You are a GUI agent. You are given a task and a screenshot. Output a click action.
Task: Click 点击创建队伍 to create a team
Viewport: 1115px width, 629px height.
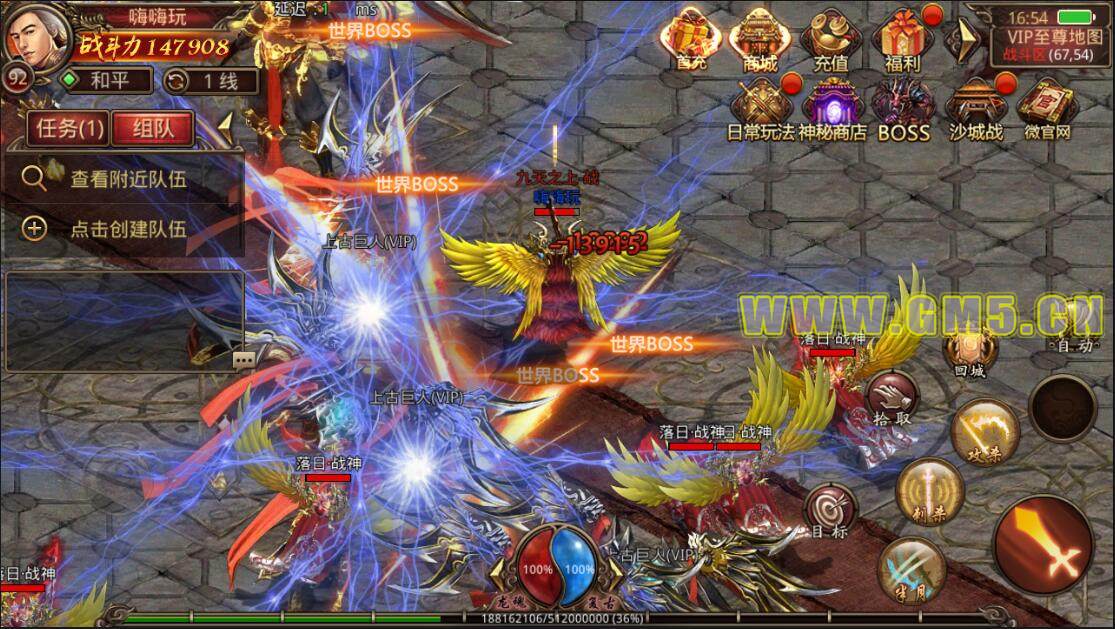128,228
